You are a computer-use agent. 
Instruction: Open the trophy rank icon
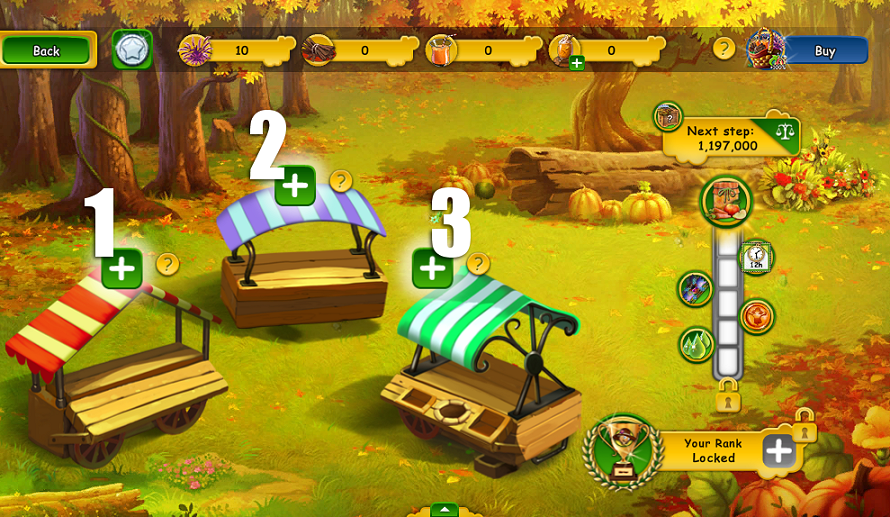click(623, 450)
